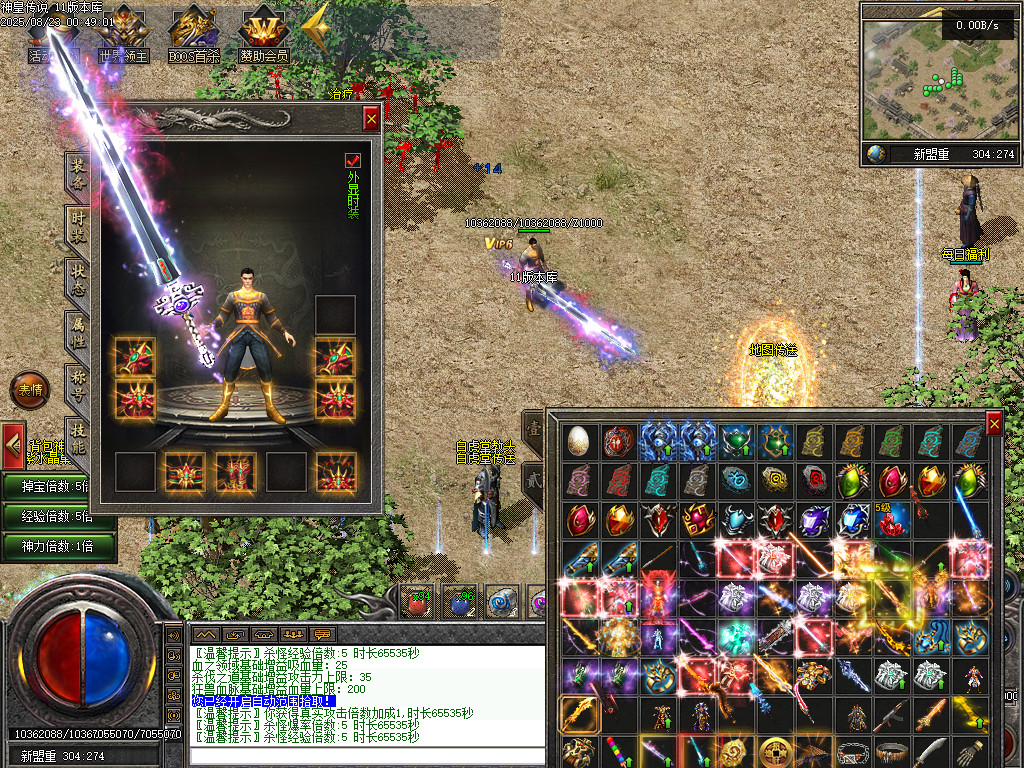The height and width of the screenshot is (768, 1024).
Task: Close the character equipment window
Action: pyautogui.click(x=371, y=119)
